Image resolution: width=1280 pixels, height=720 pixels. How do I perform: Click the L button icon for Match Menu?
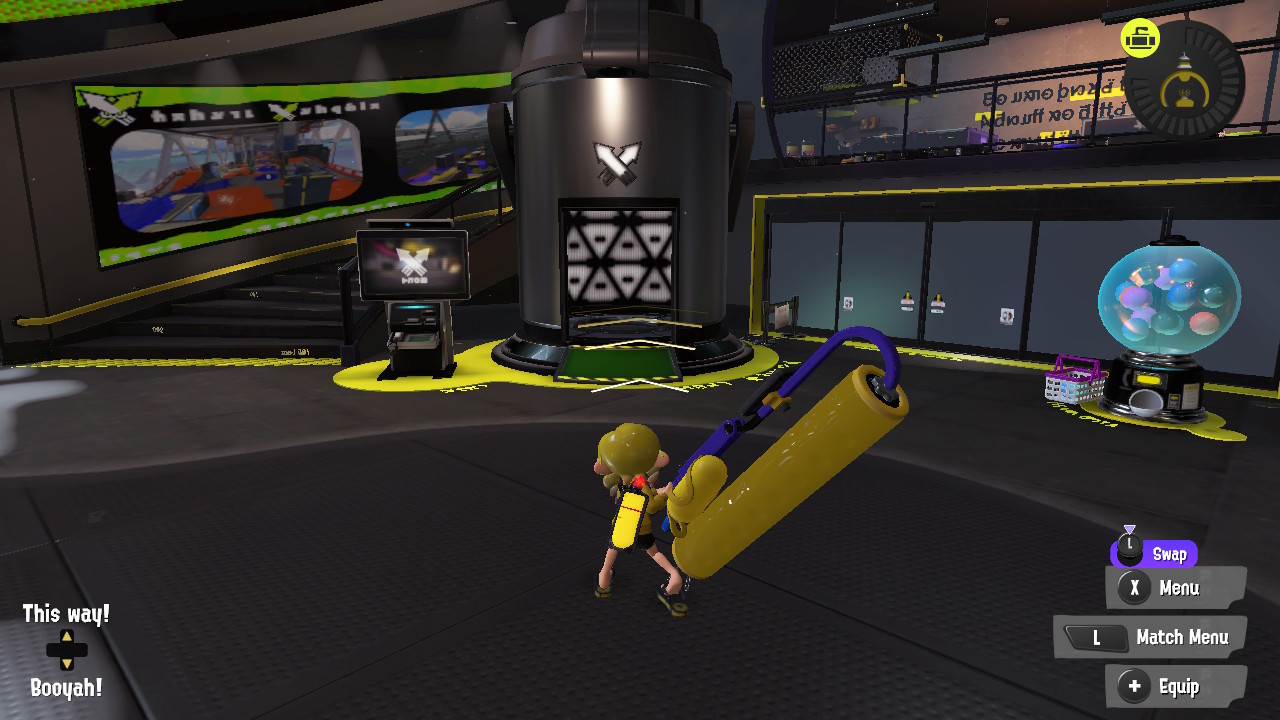1096,637
